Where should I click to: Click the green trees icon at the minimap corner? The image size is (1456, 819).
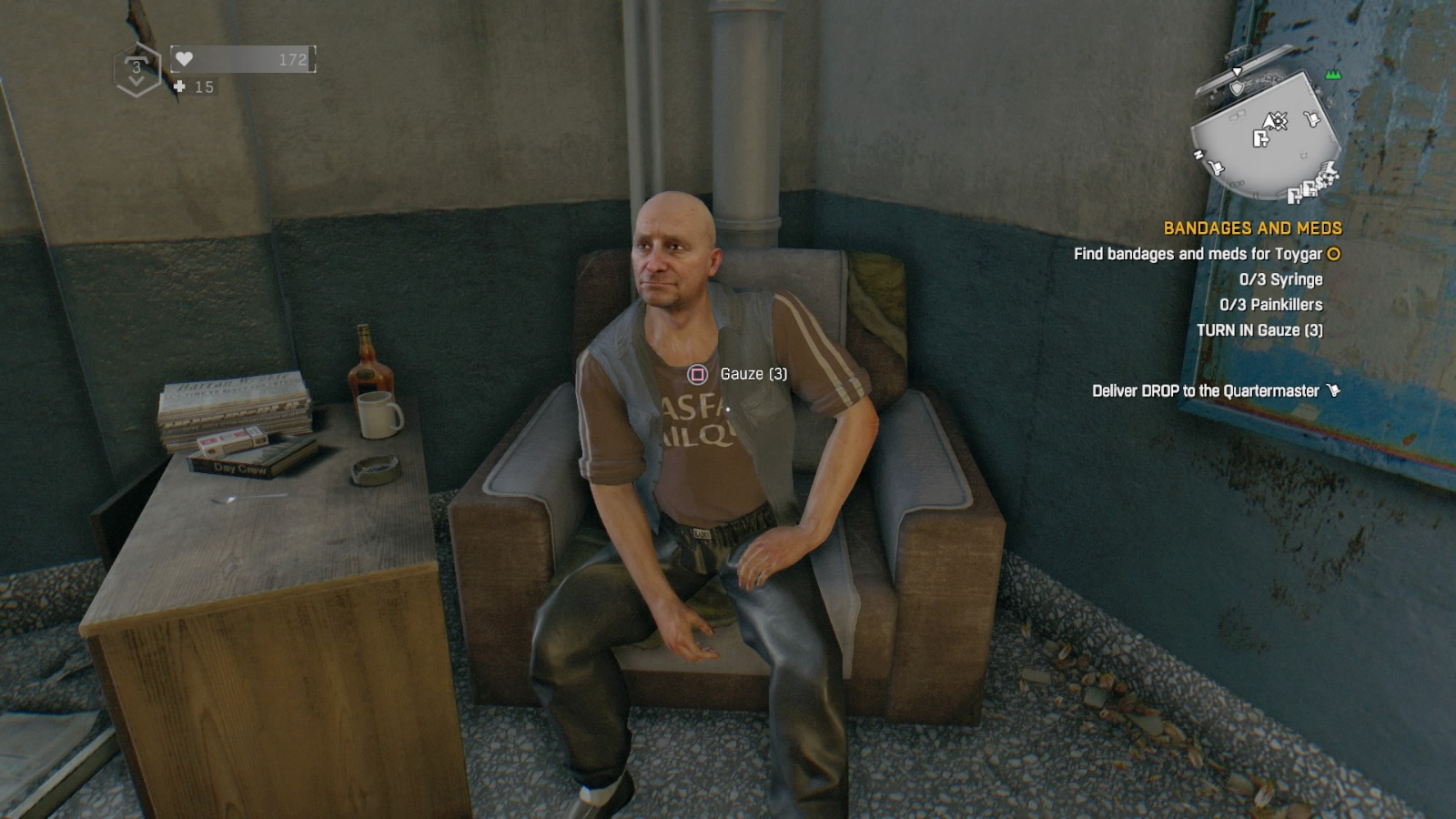[1332, 76]
